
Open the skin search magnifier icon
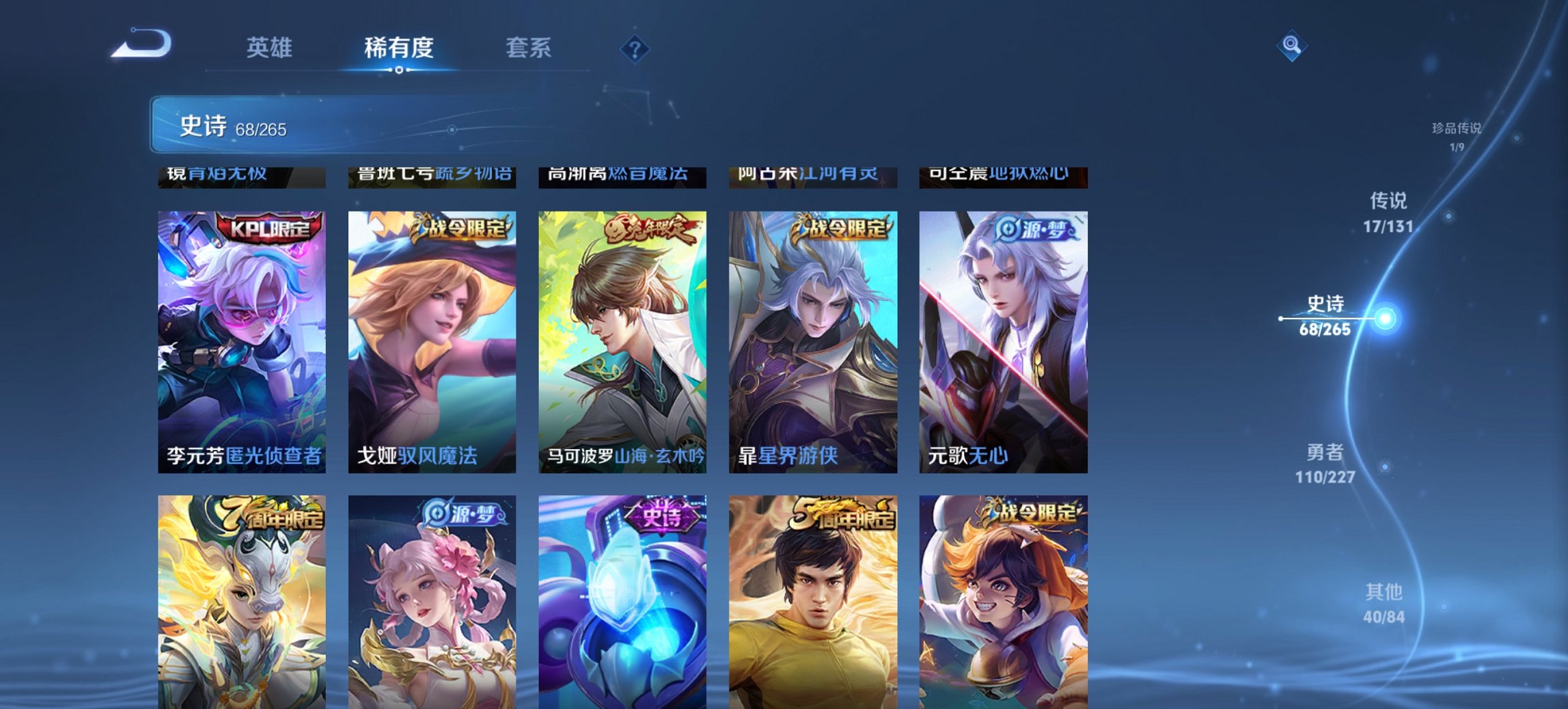point(1290,46)
